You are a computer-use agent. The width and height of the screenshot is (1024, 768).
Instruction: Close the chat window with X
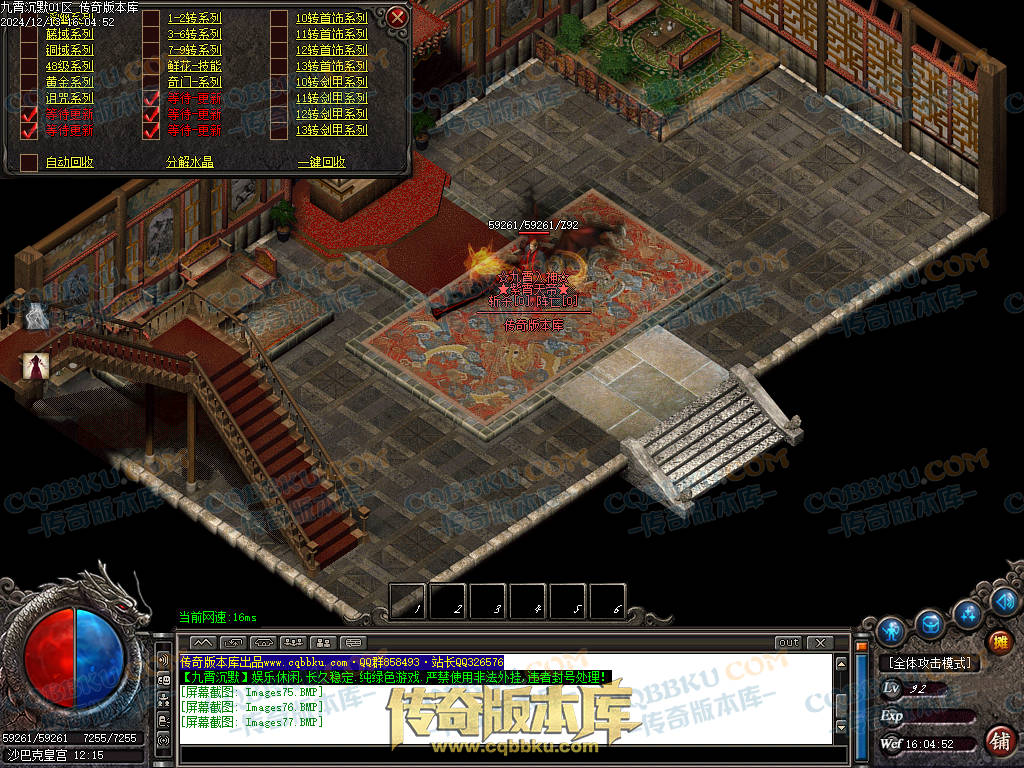pos(819,642)
